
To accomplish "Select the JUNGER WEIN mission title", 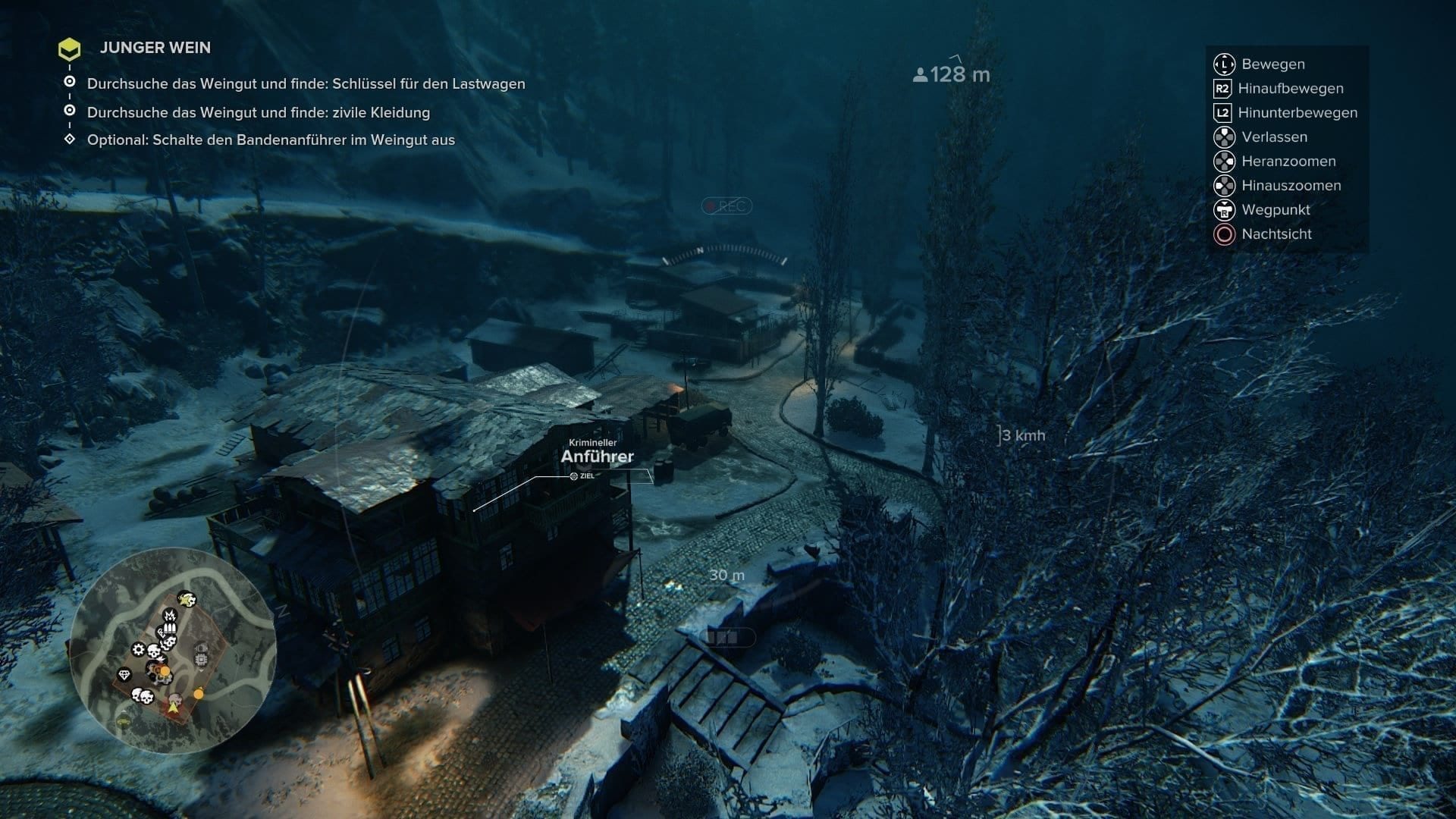I will 155,48.
